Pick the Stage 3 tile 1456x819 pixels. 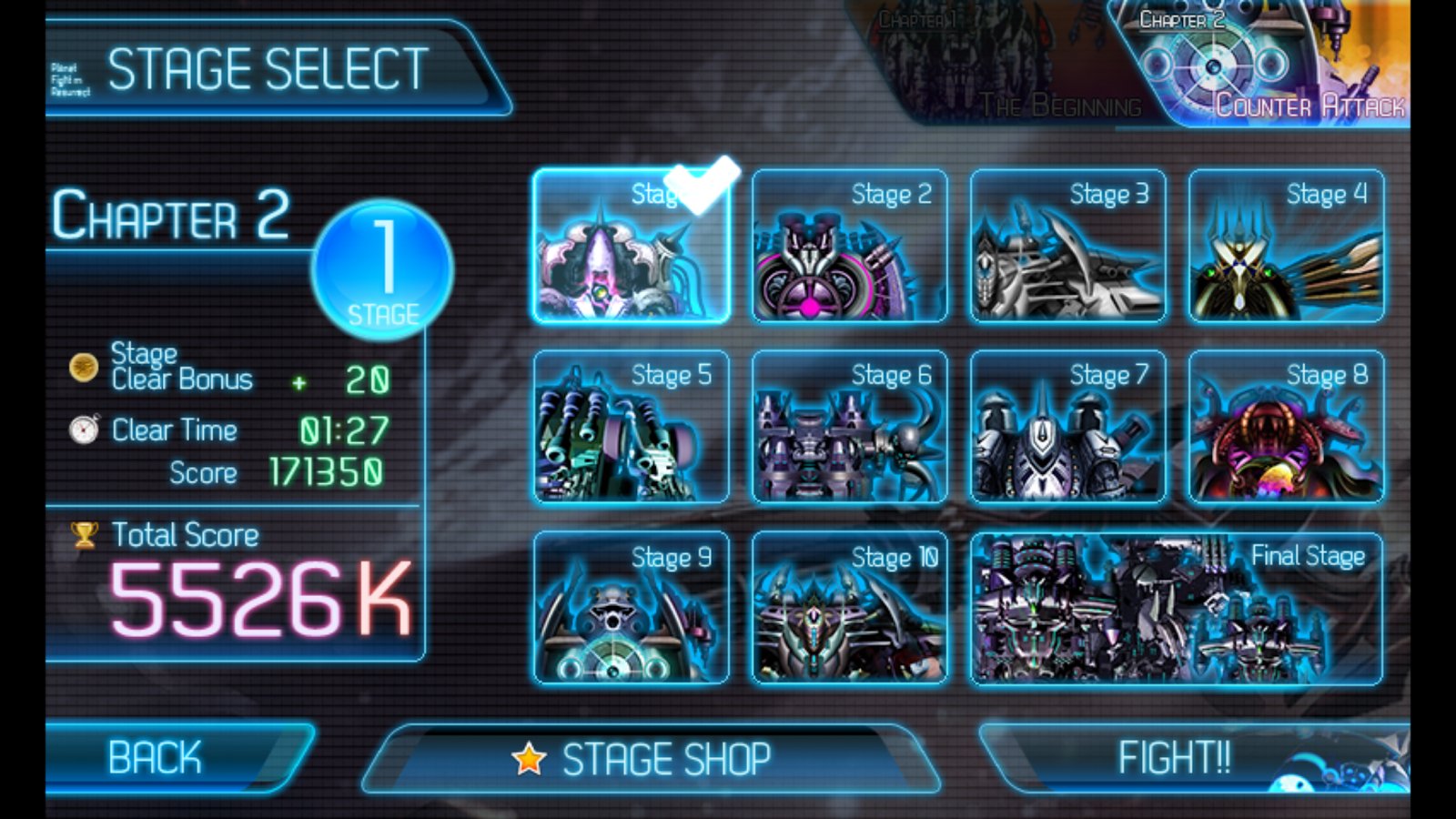(x=1067, y=248)
